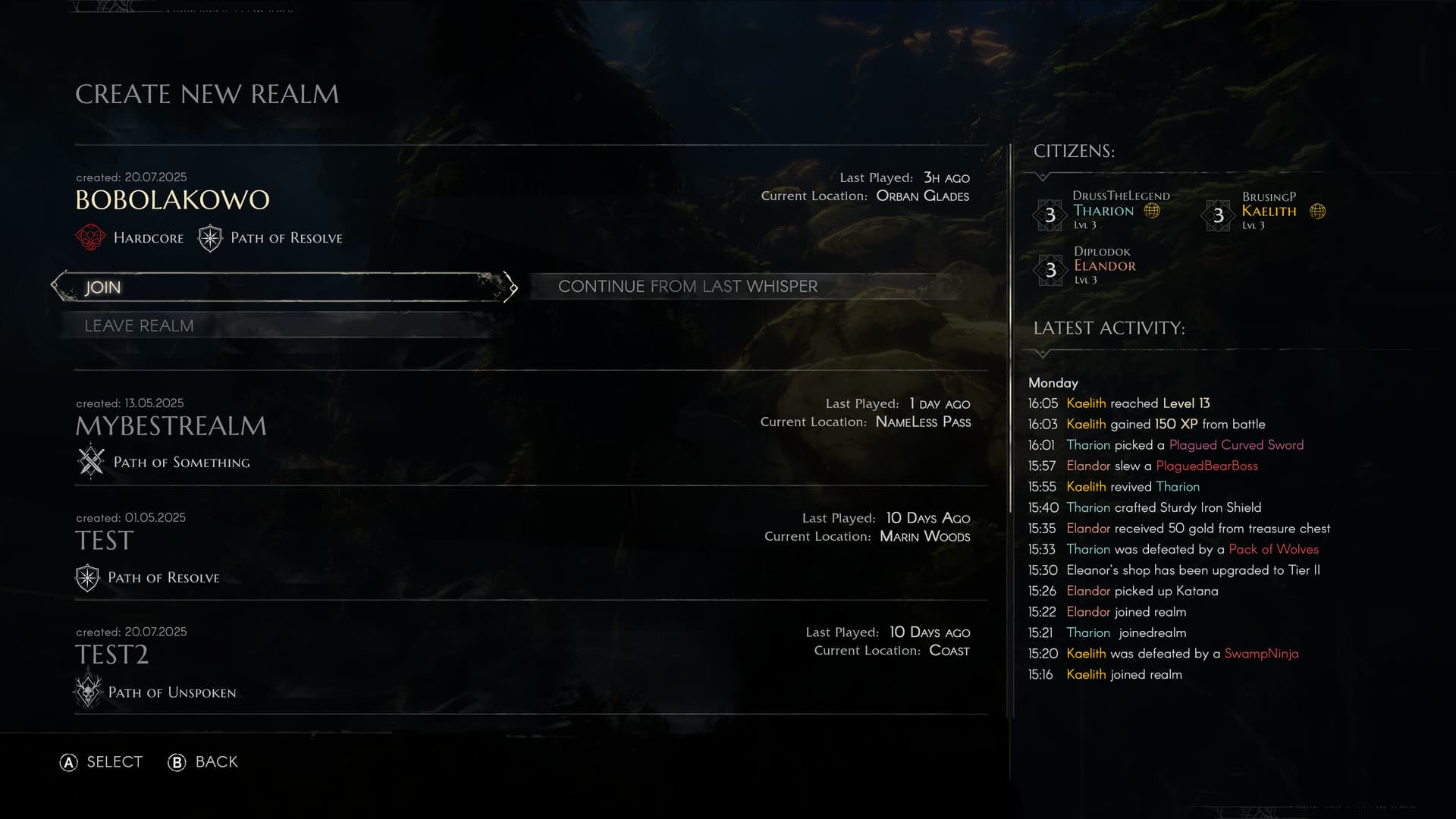View citizen Tharion's entry
Viewport: 1456px width, 819px height.
pyautogui.click(x=1104, y=212)
